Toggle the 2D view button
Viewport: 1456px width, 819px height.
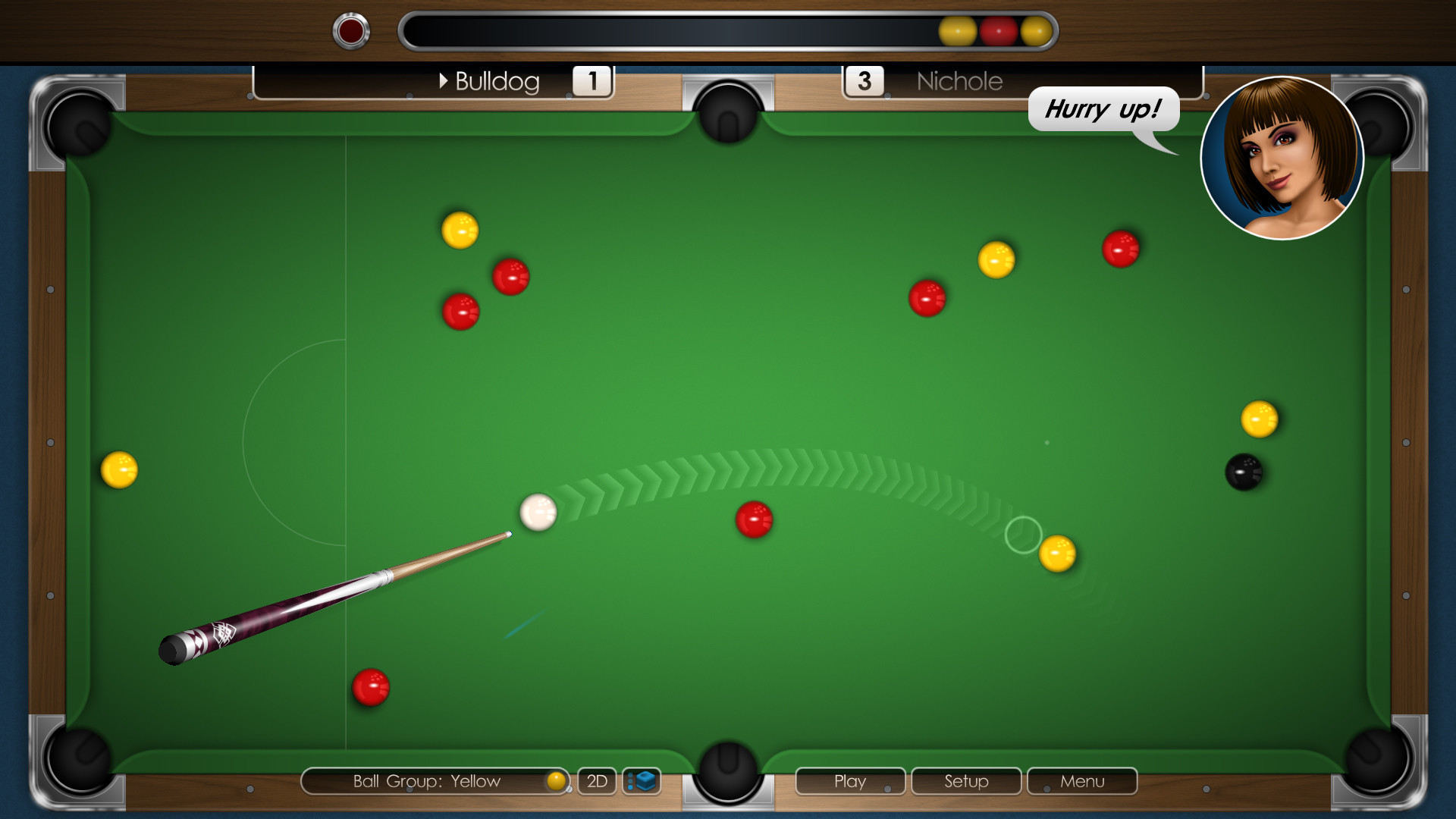(597, 781)
